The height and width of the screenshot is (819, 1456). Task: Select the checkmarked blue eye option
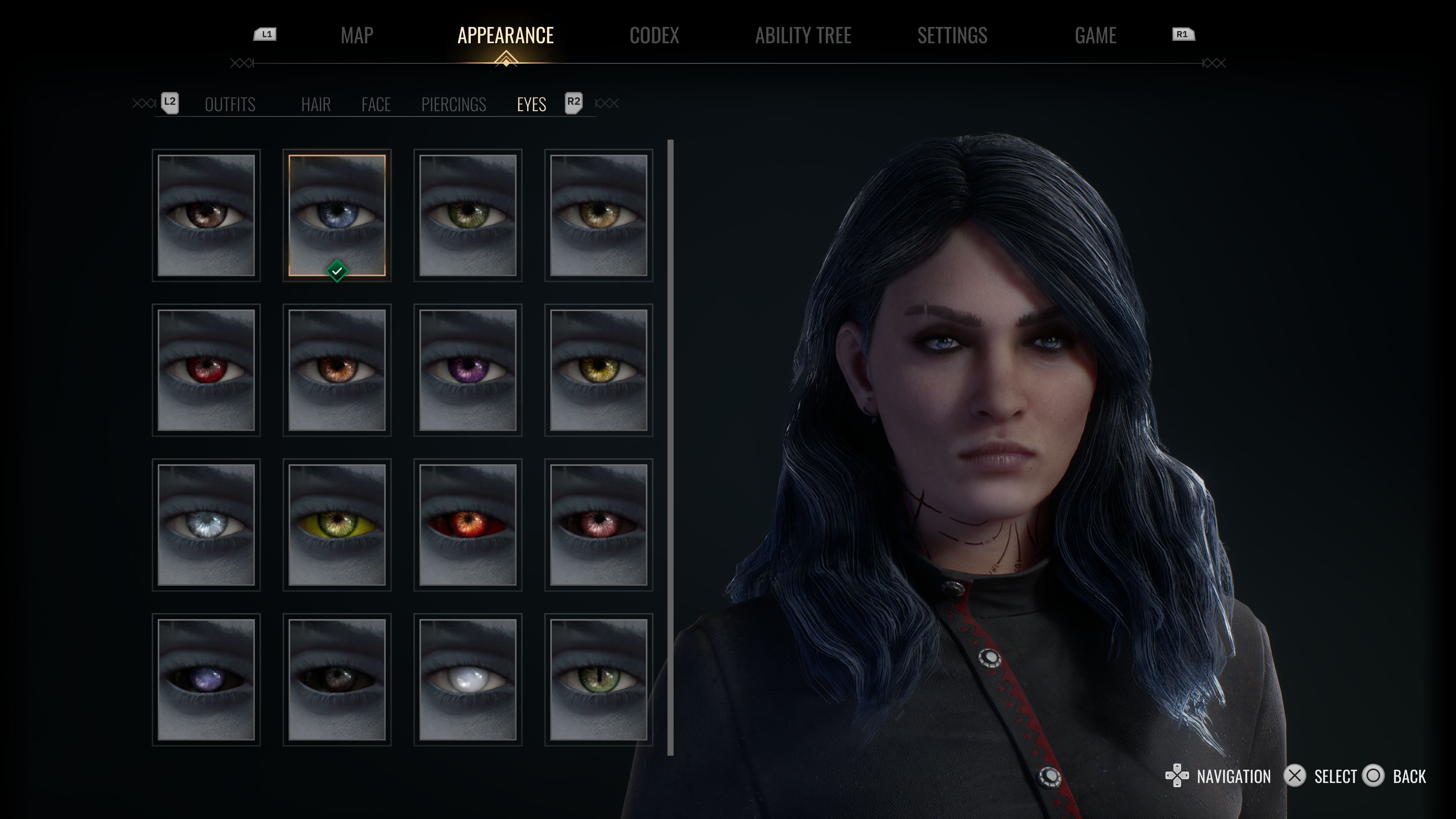click(337, 215)
